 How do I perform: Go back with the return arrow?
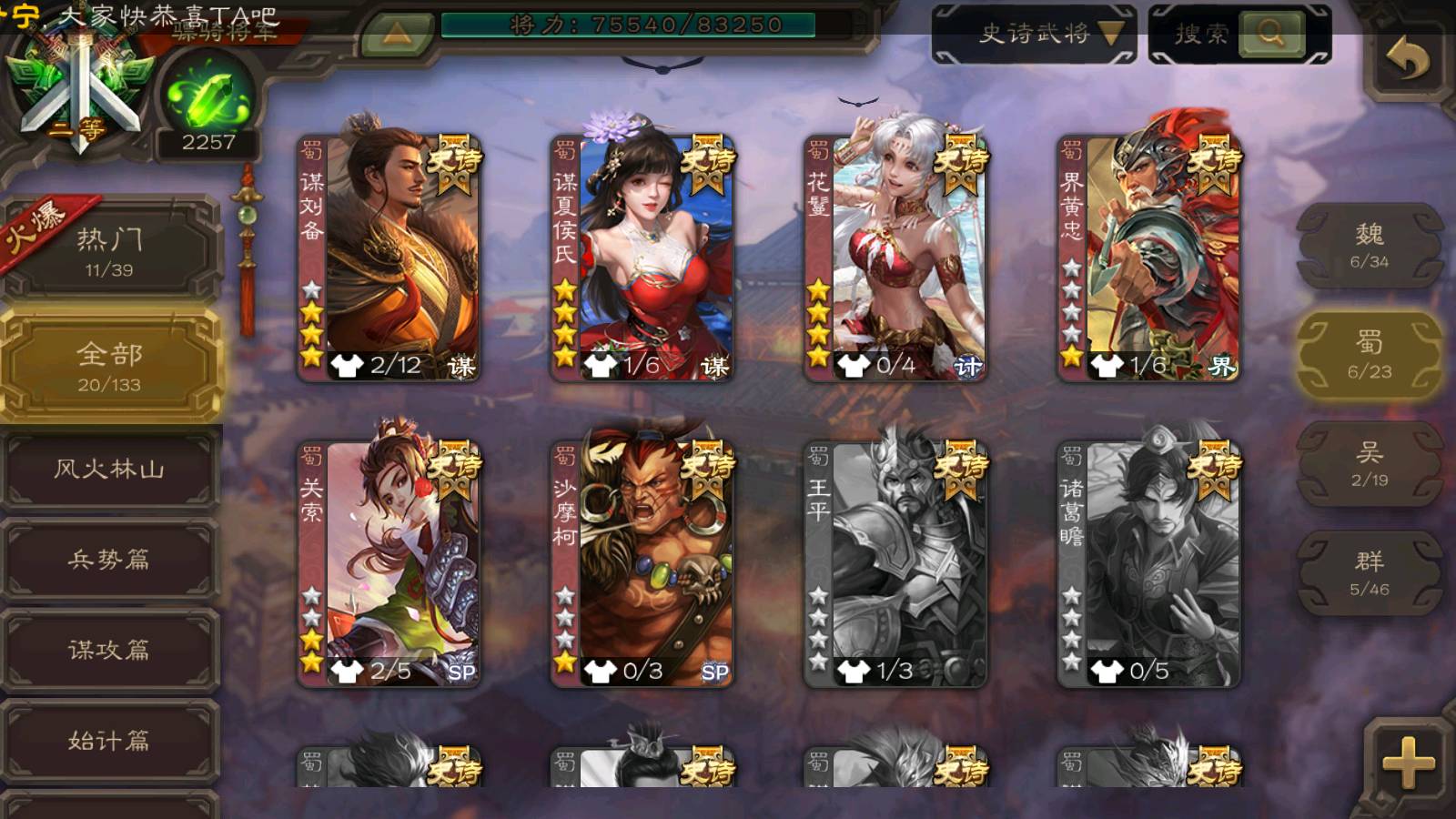(1407, 60)
